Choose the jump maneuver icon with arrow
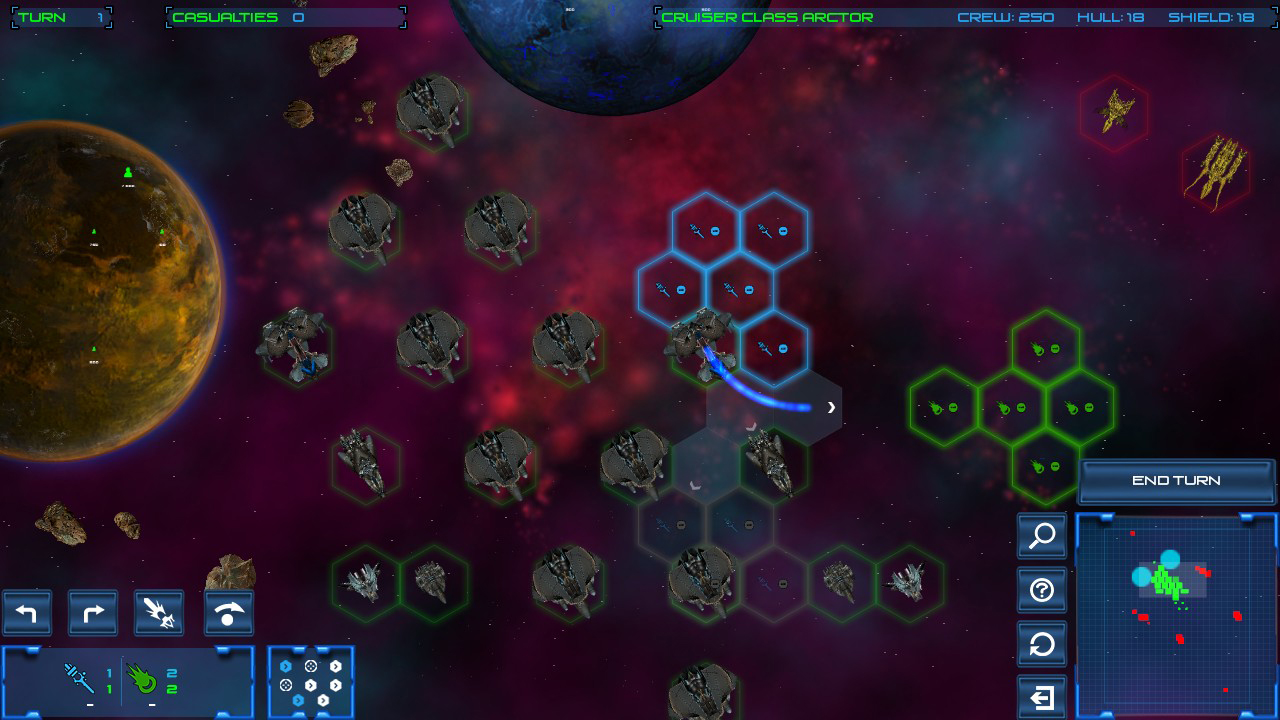 pyautogui.click(x=227, y=613)
